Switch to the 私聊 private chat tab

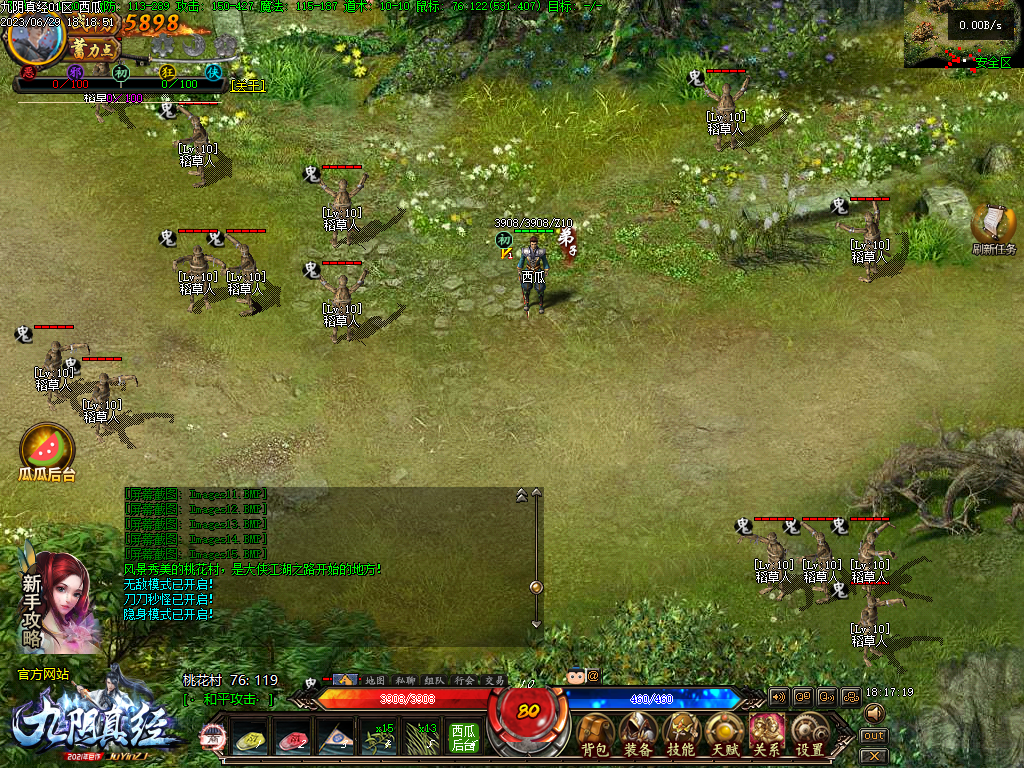405,680
